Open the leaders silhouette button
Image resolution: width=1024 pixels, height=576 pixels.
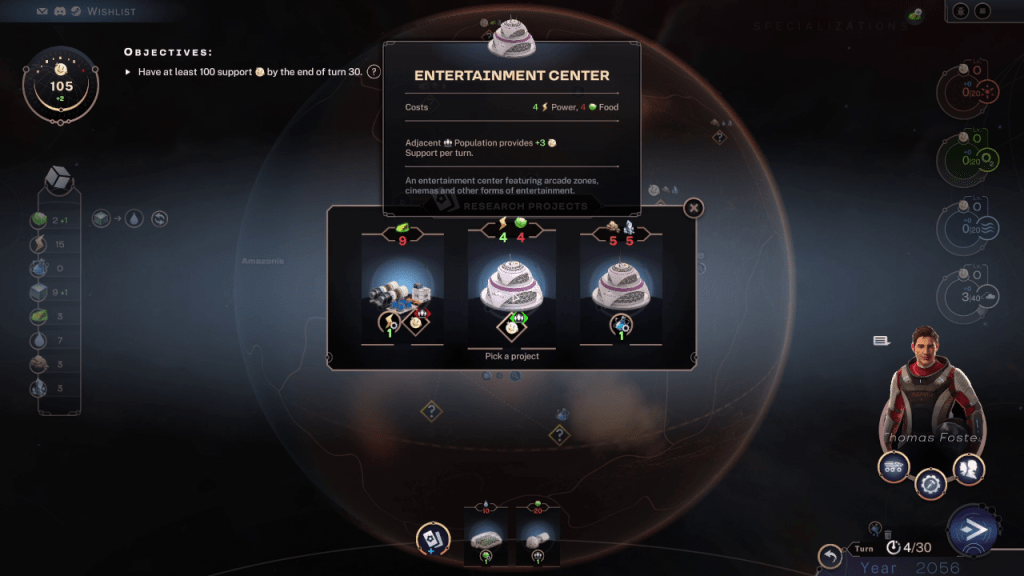pyautogui.click(x=968, y=467)
